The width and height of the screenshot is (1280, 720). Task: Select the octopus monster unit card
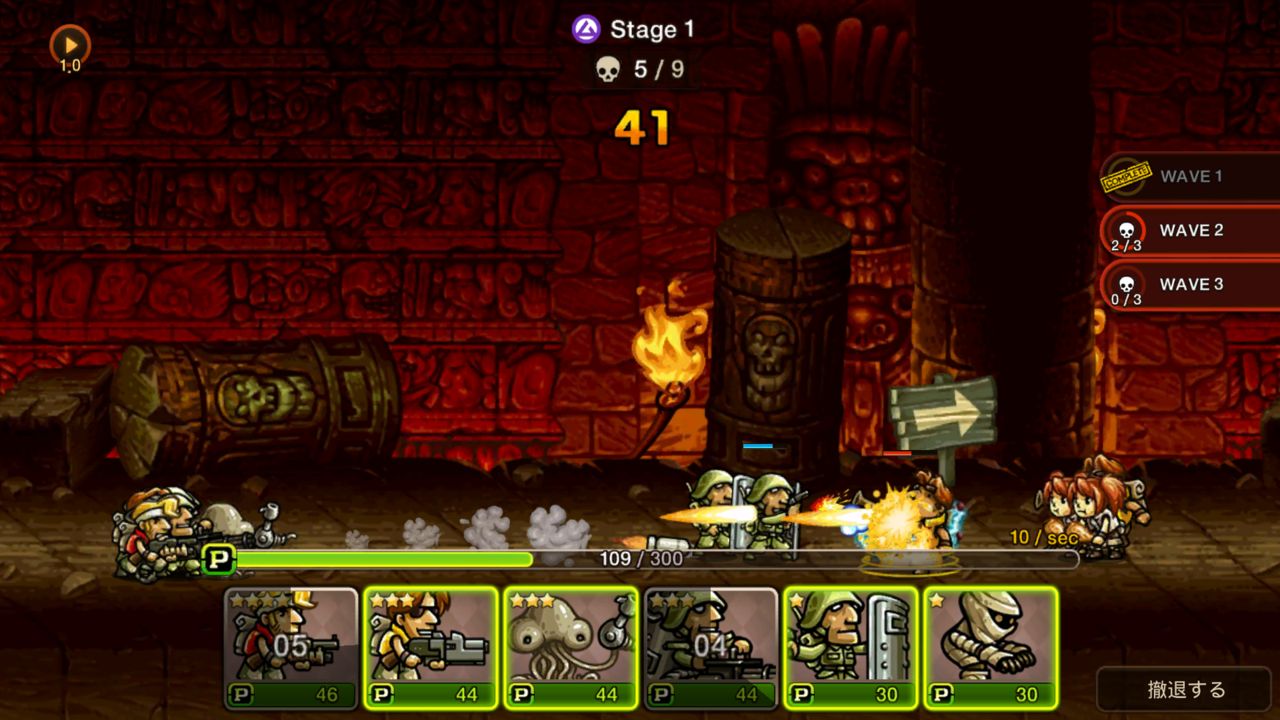(x=570, y=645)
